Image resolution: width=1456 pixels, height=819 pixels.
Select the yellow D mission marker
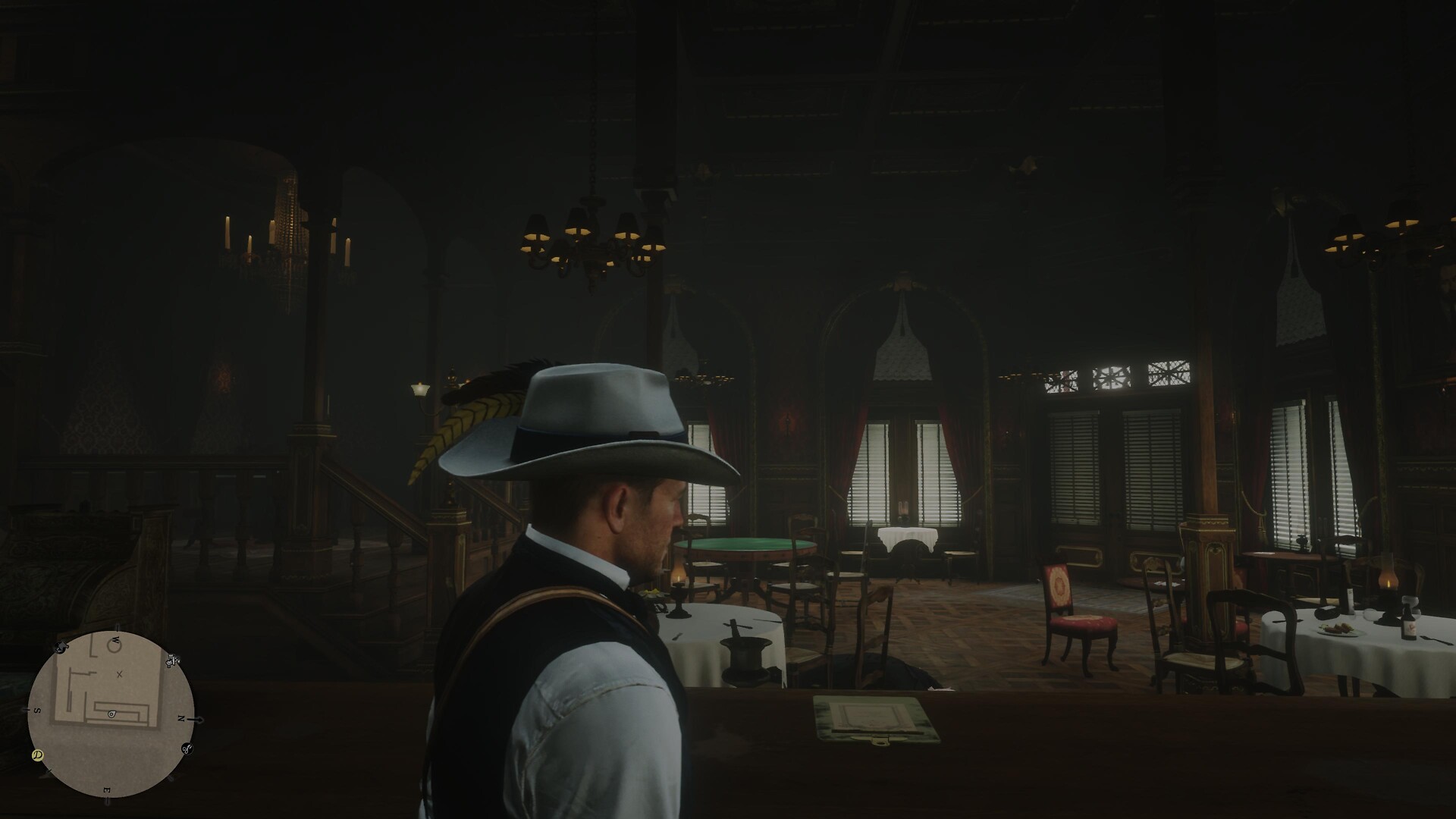coord(37,755)
